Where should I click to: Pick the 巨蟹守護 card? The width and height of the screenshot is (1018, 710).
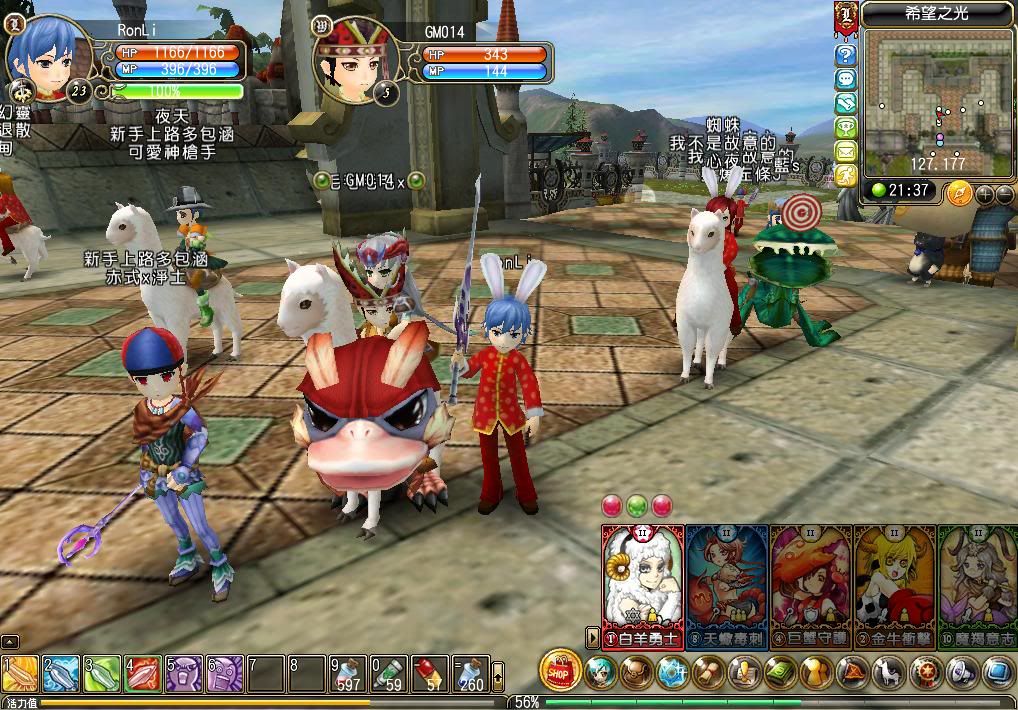[811, 585]
